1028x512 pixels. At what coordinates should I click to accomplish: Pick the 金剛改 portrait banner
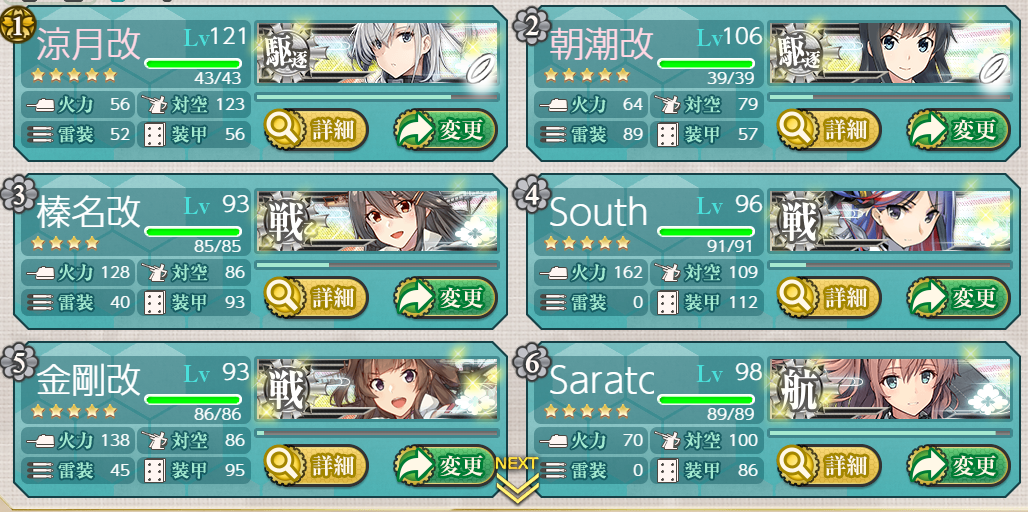(378, 389)
